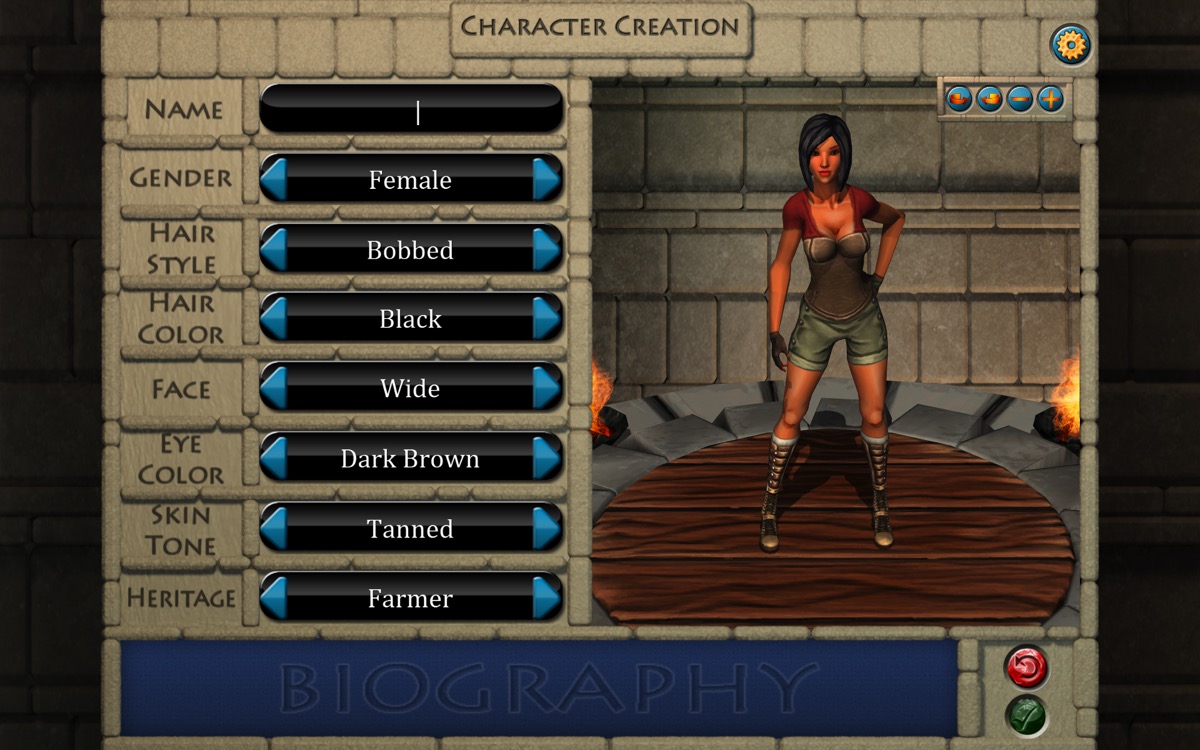The width and height of the screenshot is (1200, 750).
Task: Zoom in the character preview with plus
Action: (x=1050, y=99)
